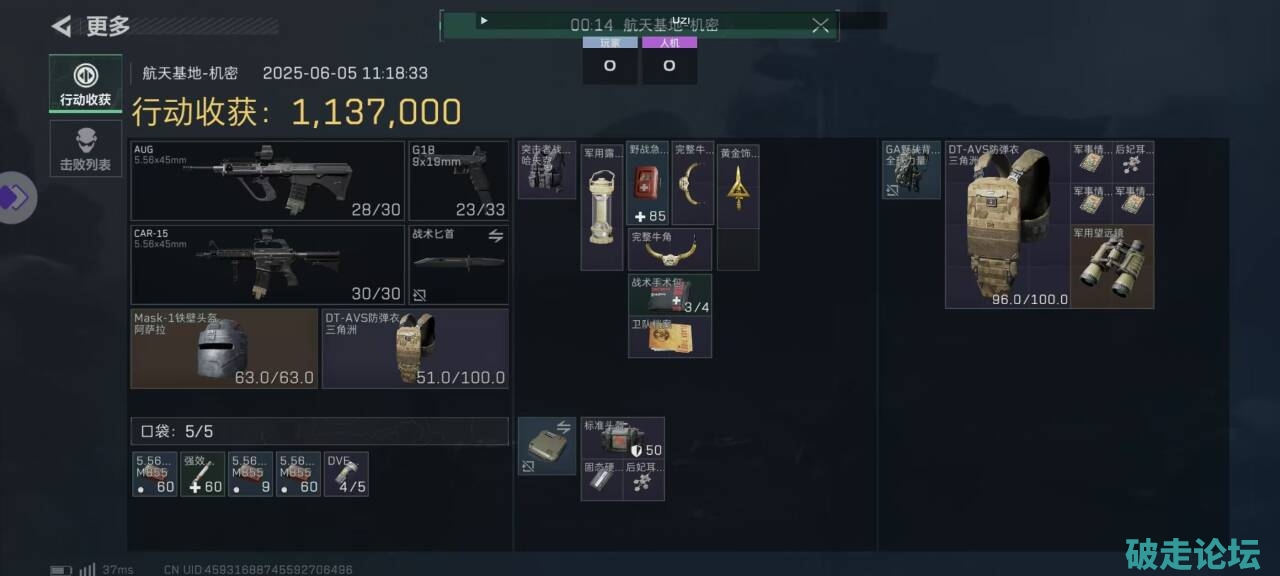The width and height of the screenshot is (1280, 576).
Task: Close the top banner with the X
Action: (820, 25)
